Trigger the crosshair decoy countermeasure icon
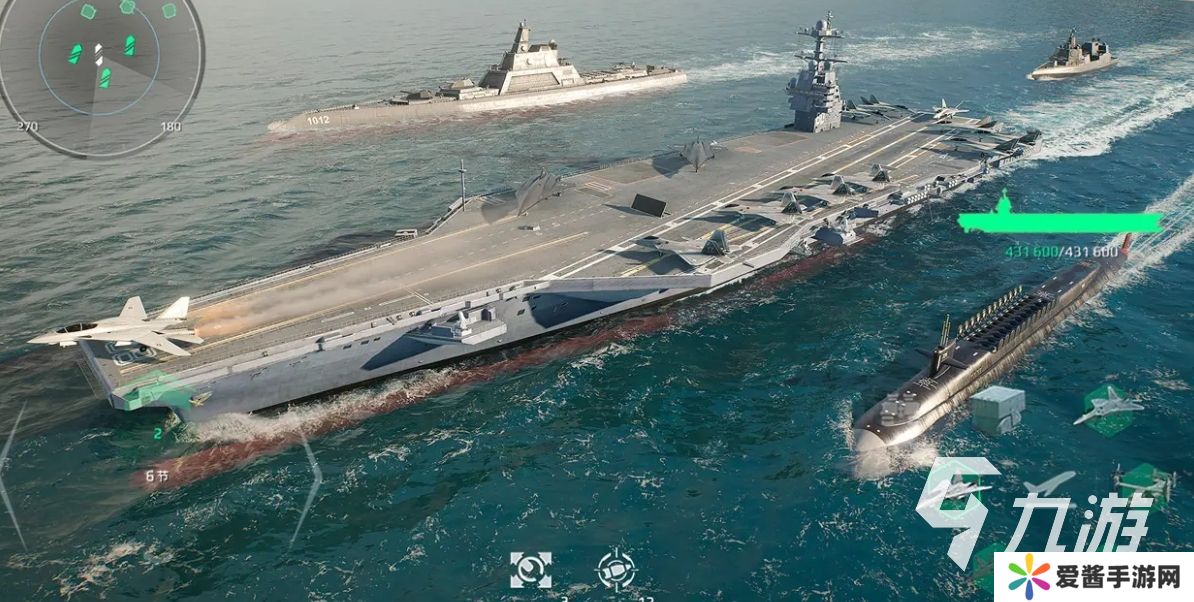 616,570
